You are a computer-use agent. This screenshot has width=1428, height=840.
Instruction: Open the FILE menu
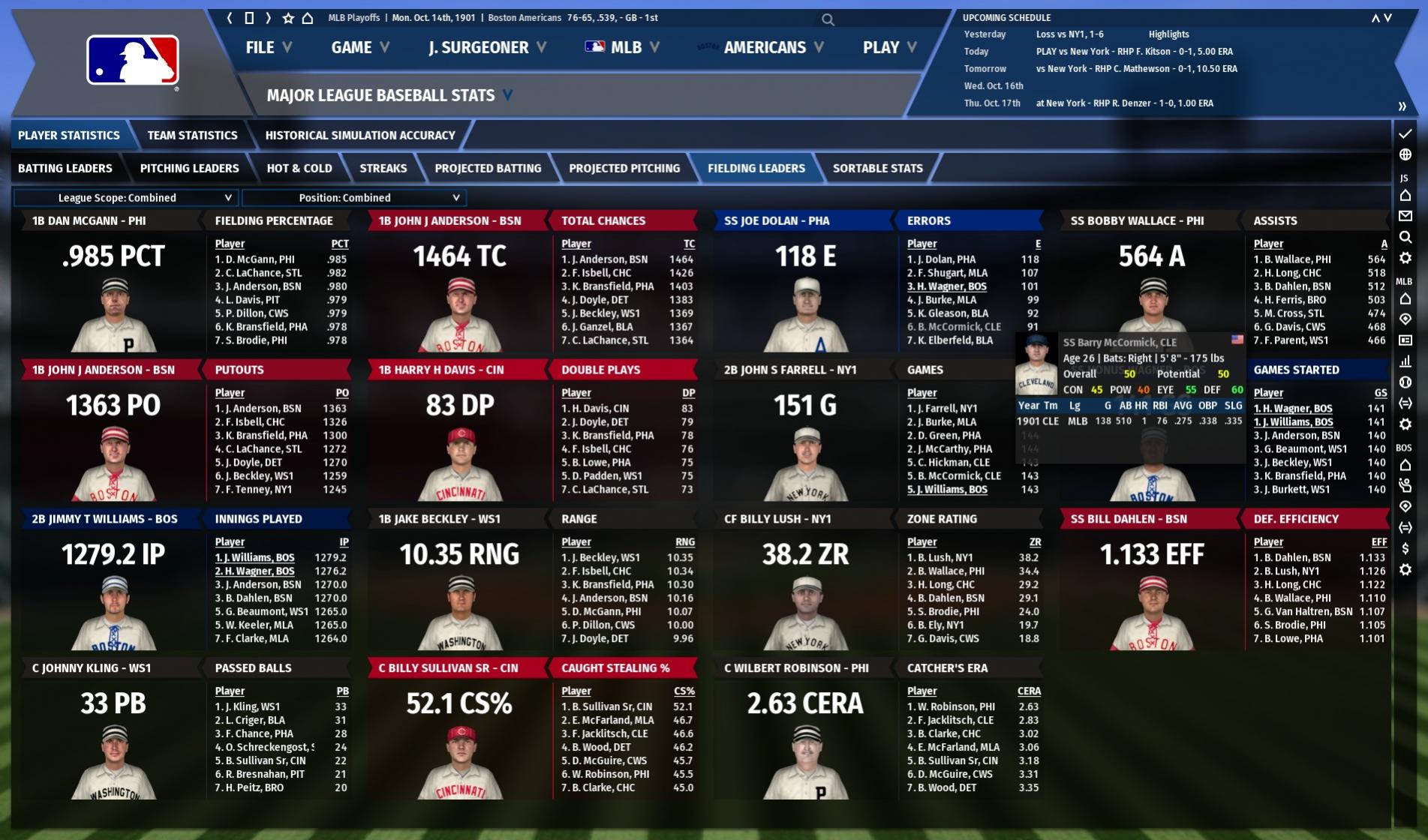pos(268,48)
